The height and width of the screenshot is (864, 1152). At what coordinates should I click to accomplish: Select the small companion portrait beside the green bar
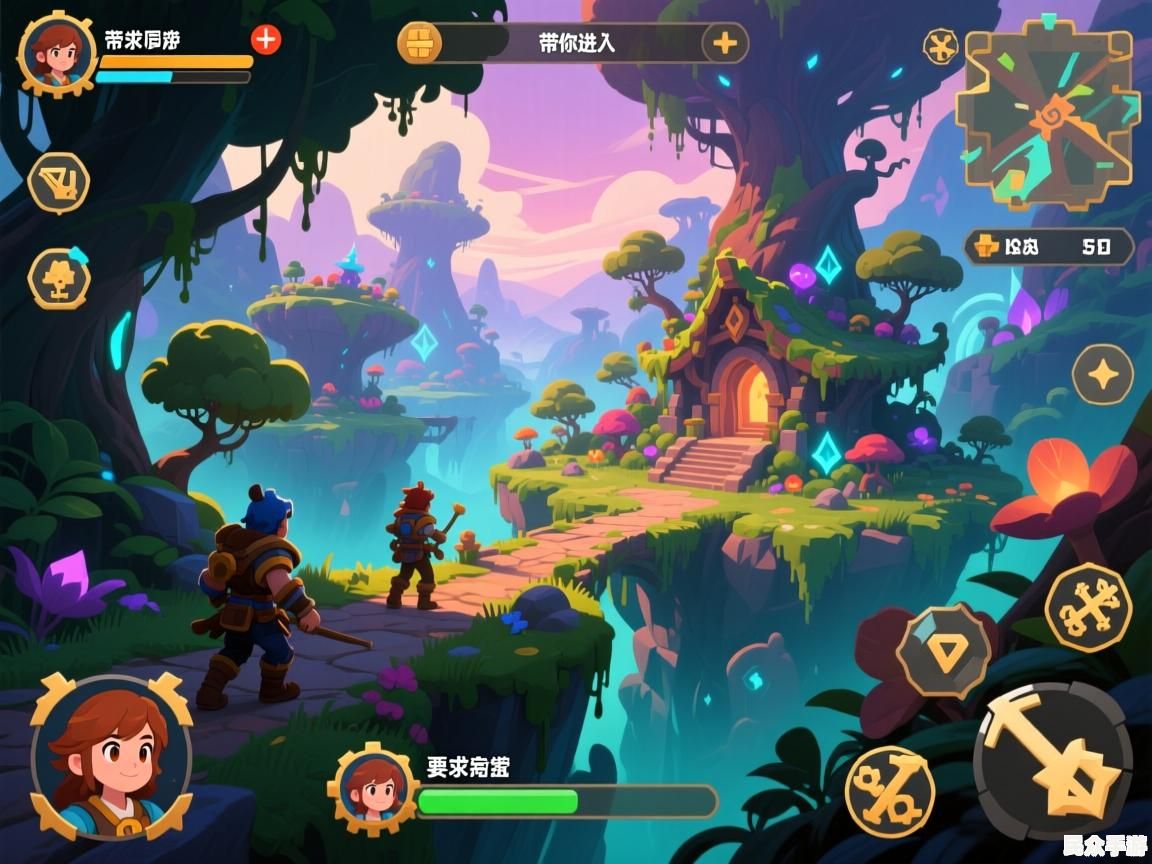371,789
